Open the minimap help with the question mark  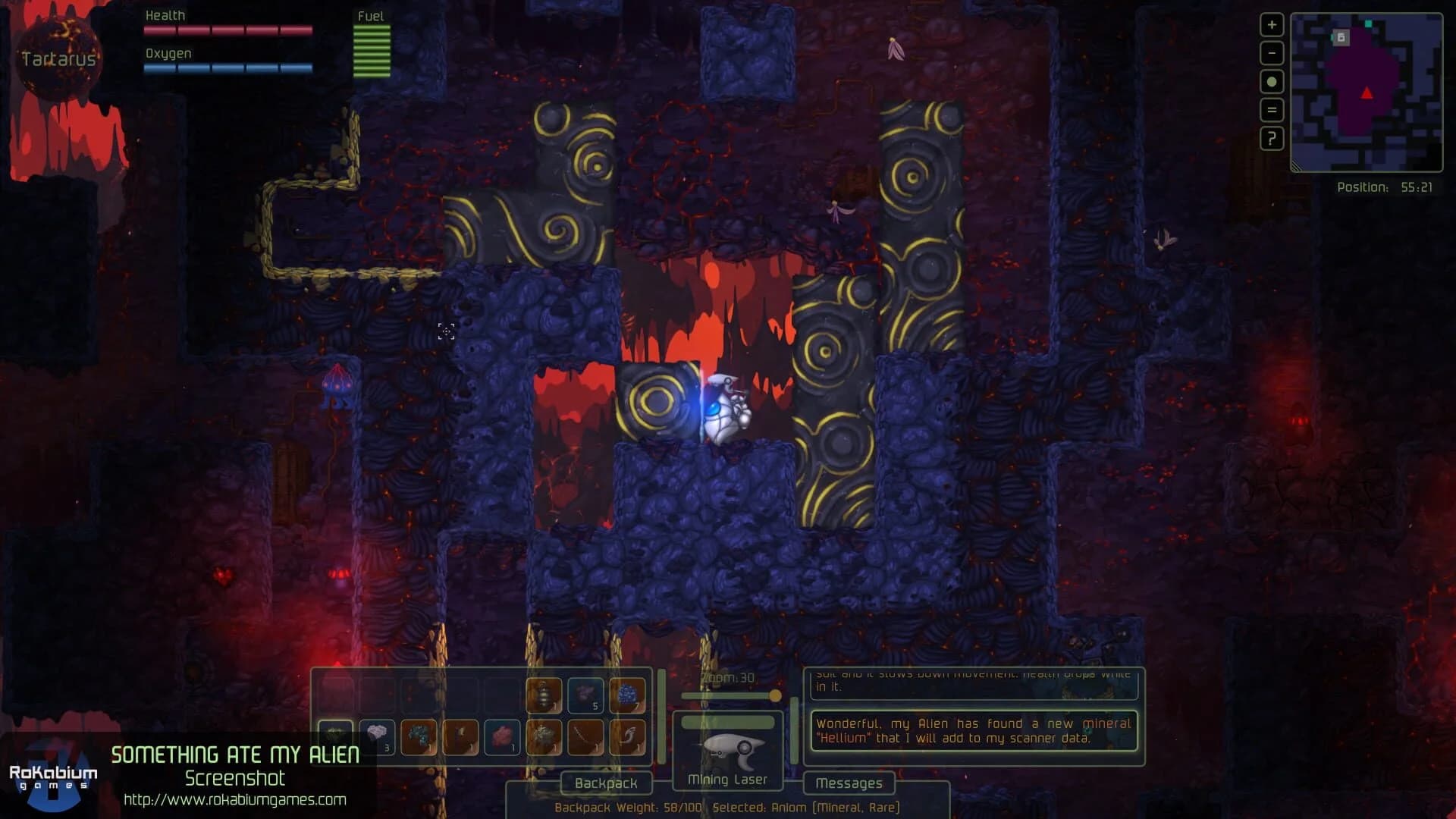[1270, 139]
